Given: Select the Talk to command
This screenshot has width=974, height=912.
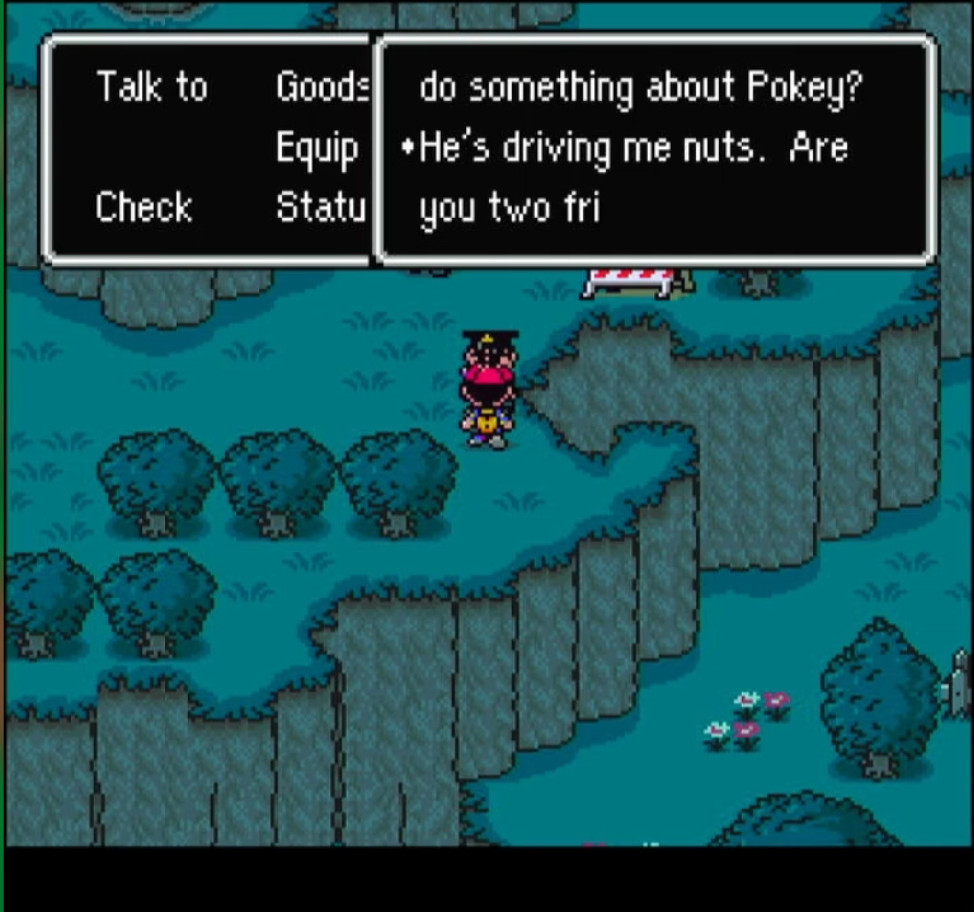Looking at the screenshot, I should [151, 88].
